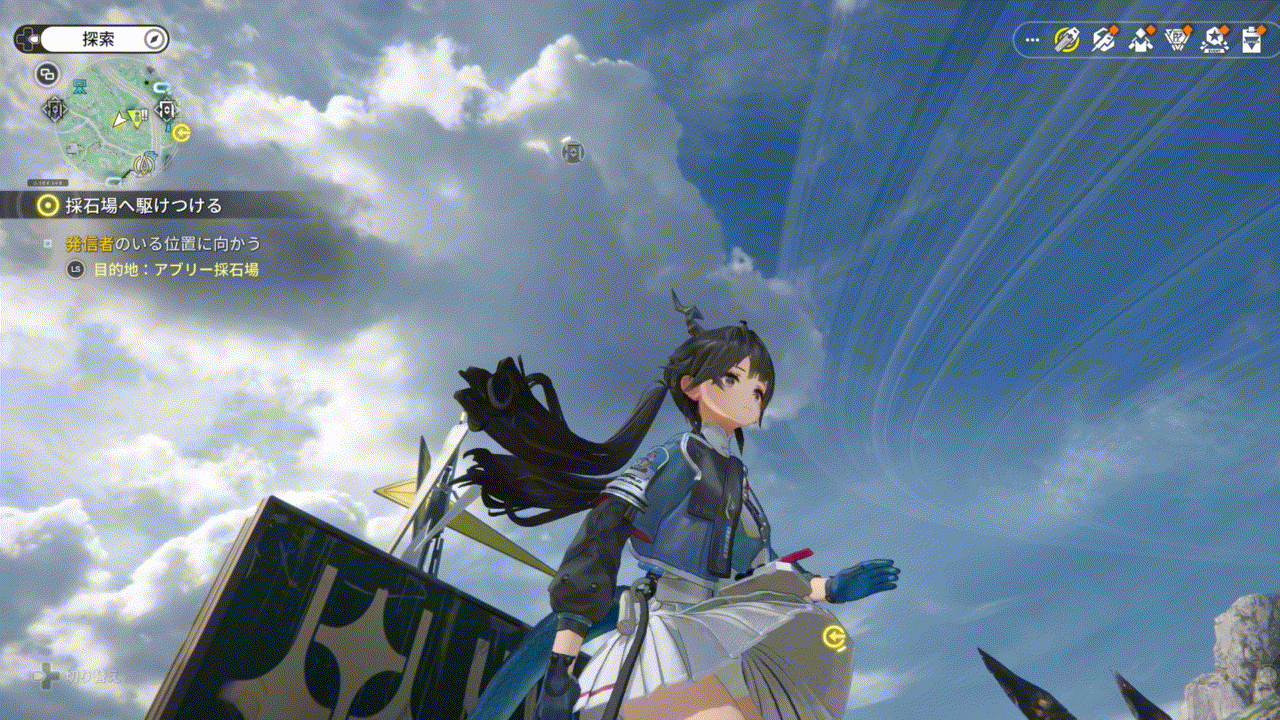Open the shield-shaped badge icon menu
This screenshot has width=1280, height=720.
pyautogui.click(x=1178, y=40)
